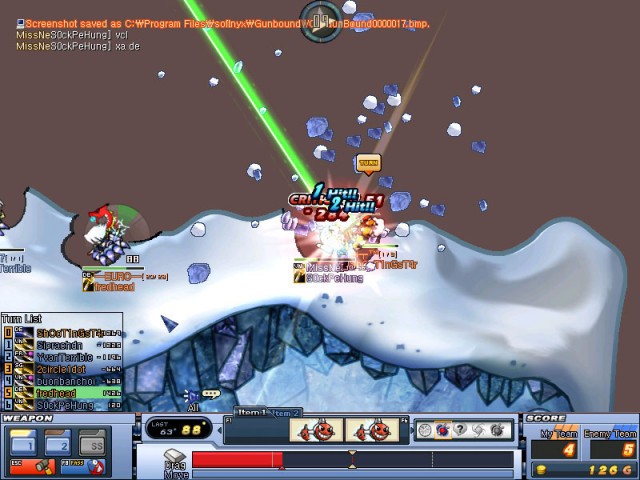Screen dimensions: 640x480
Task: Select fredhead in the Turn List
Action: pyautogui.click(x=63, y=393)
